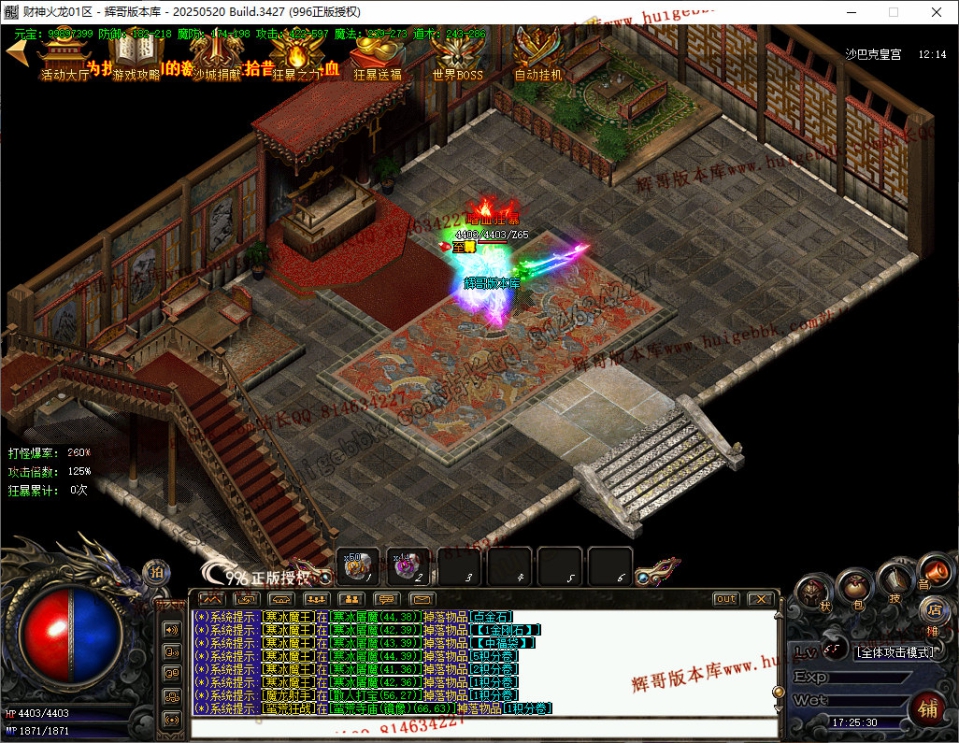The height and width of the screenshot is (743, 959).
Task: Open the 世界BOSS menu
Action: (457, 54)
